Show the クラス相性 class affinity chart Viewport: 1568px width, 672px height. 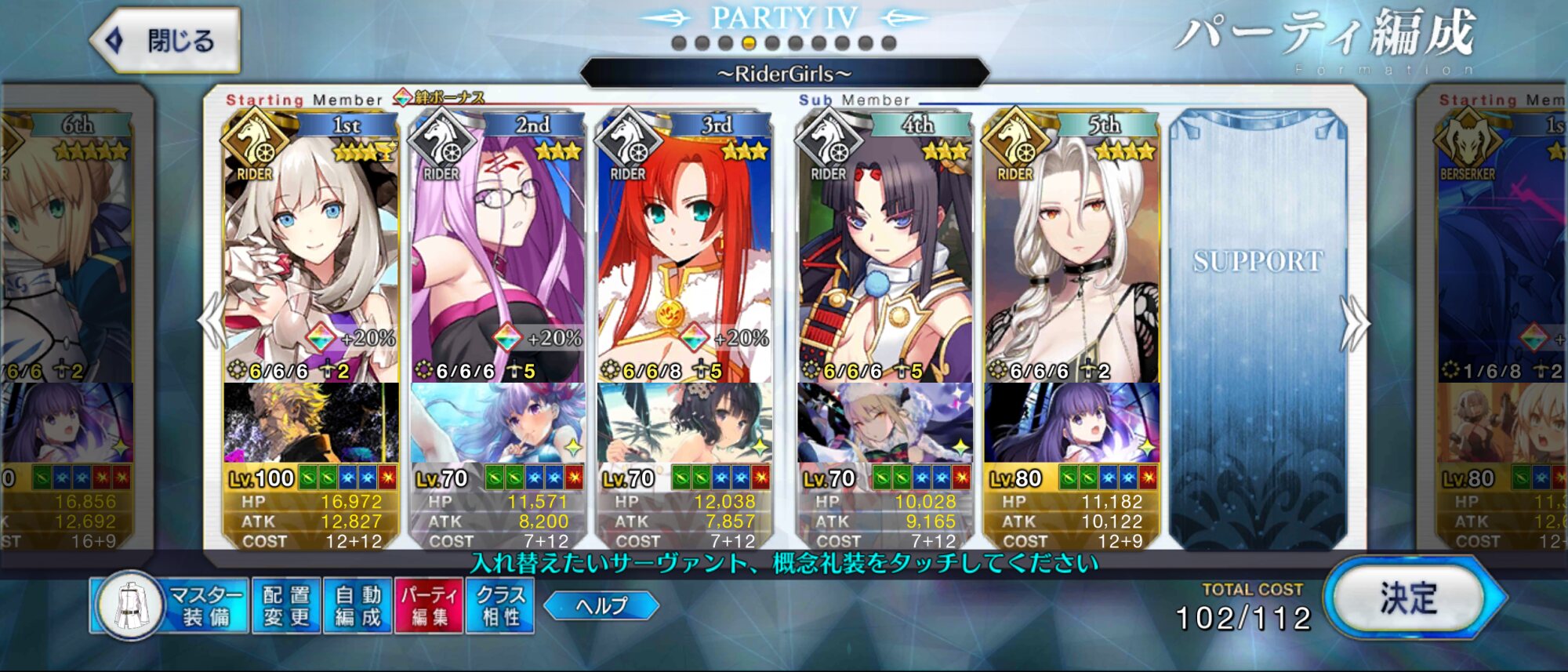[500, 606]
